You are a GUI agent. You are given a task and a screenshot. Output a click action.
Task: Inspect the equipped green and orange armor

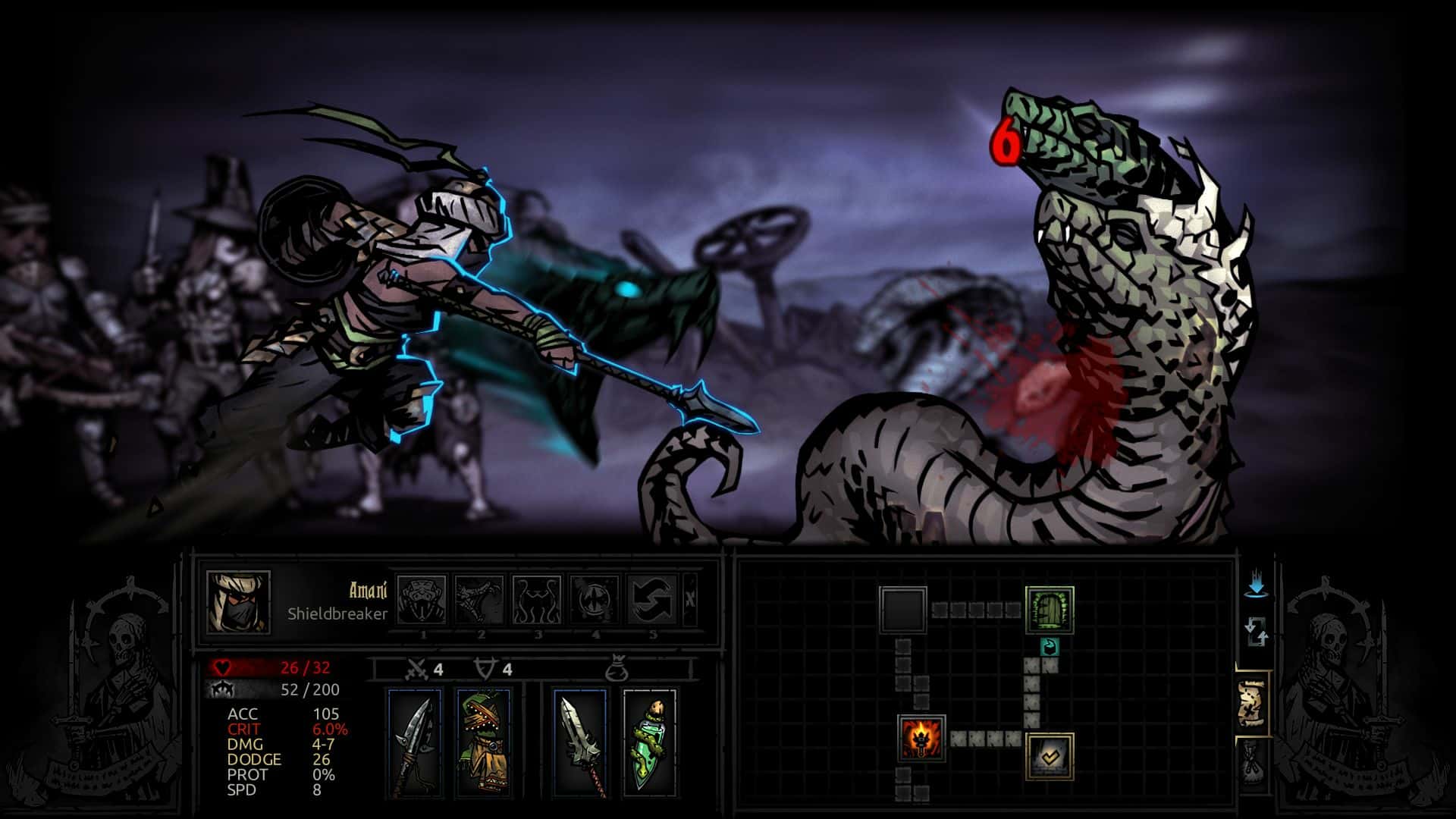tap(483, 742)
